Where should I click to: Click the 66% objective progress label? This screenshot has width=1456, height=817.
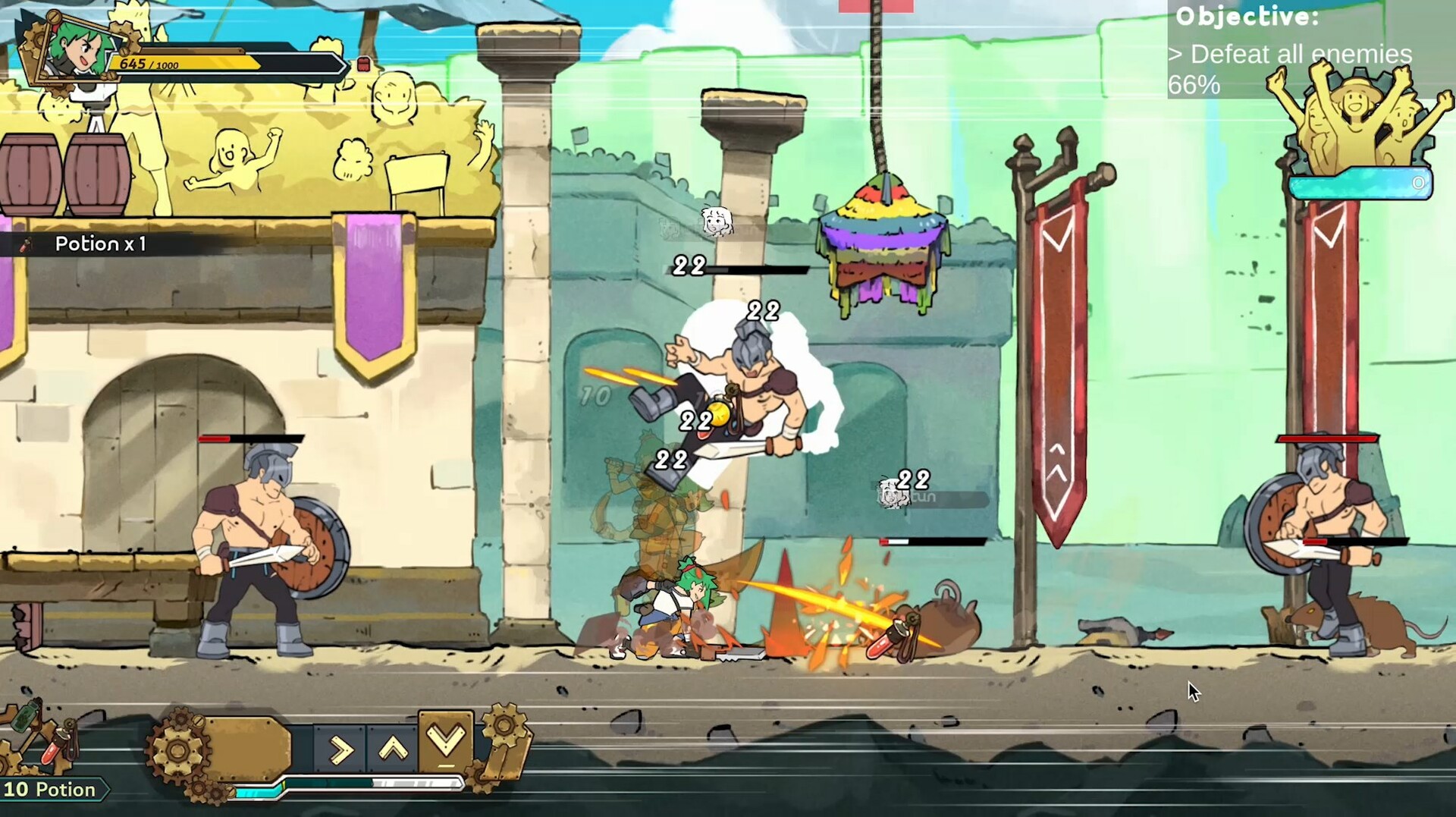tap(1195, 84)
